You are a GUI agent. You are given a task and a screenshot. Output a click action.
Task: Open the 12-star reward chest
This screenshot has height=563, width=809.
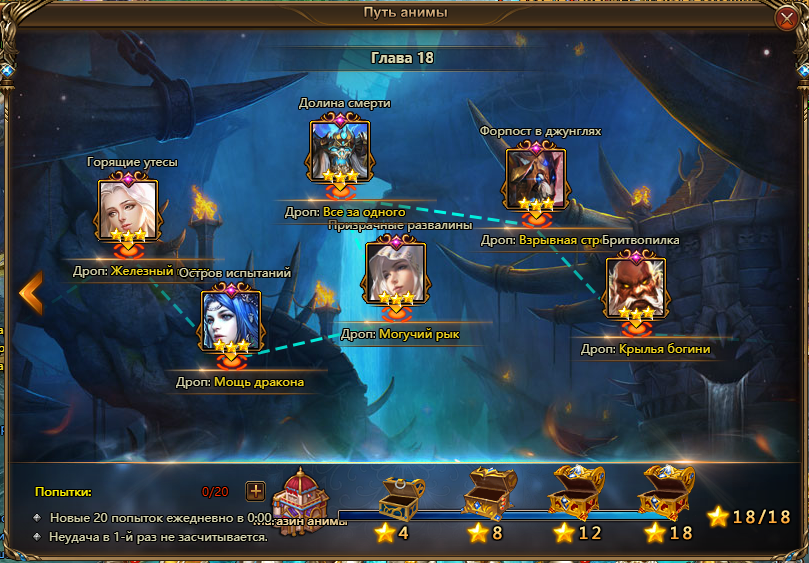[575, 491]
